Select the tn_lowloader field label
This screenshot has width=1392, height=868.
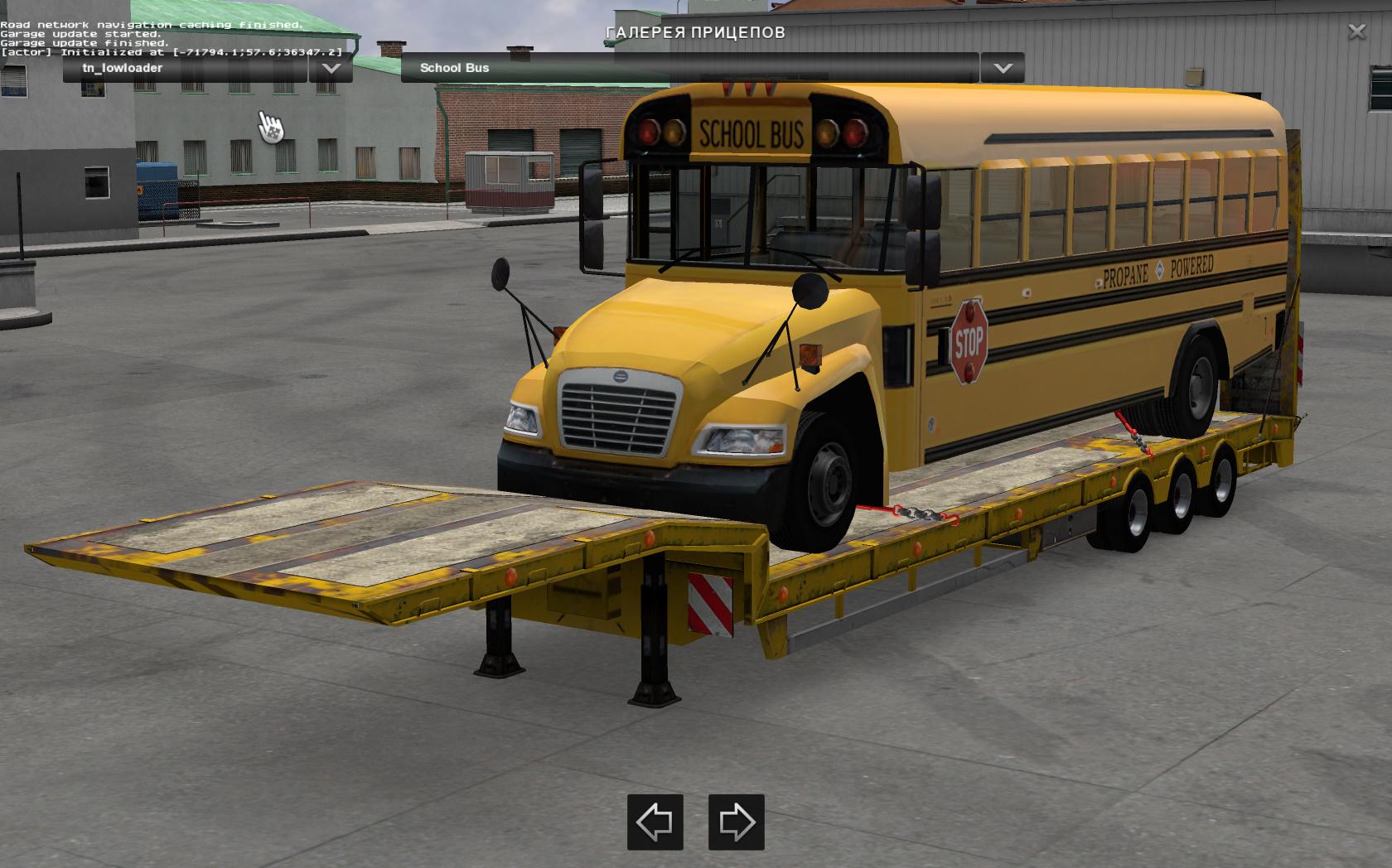click(x=123, y=67)
